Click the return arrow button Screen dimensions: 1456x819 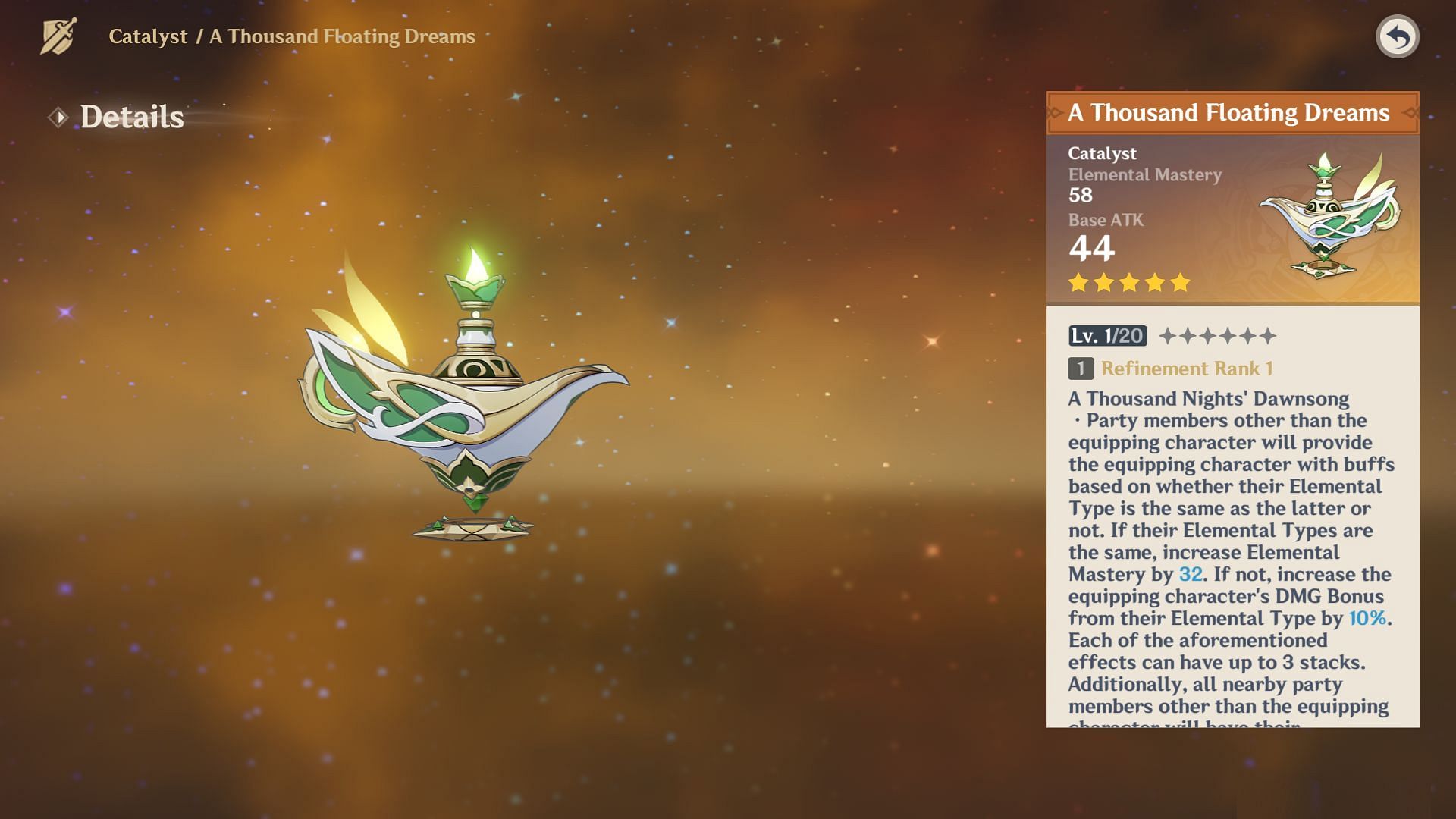(x=1397, y=36)
